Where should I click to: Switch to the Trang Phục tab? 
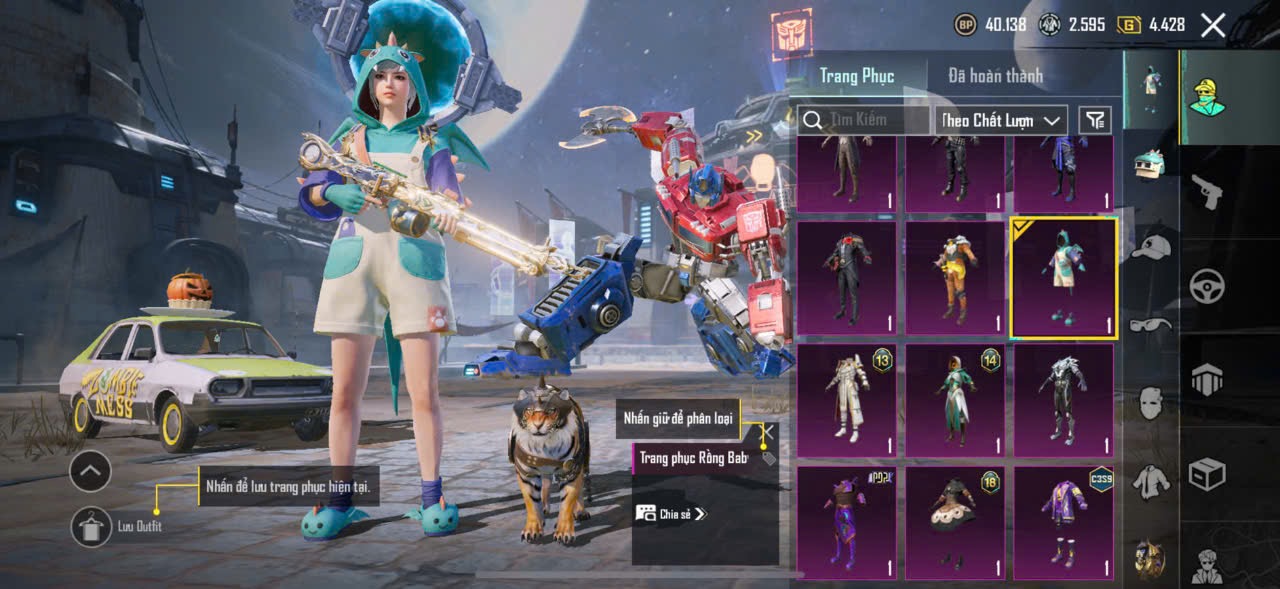857,76
